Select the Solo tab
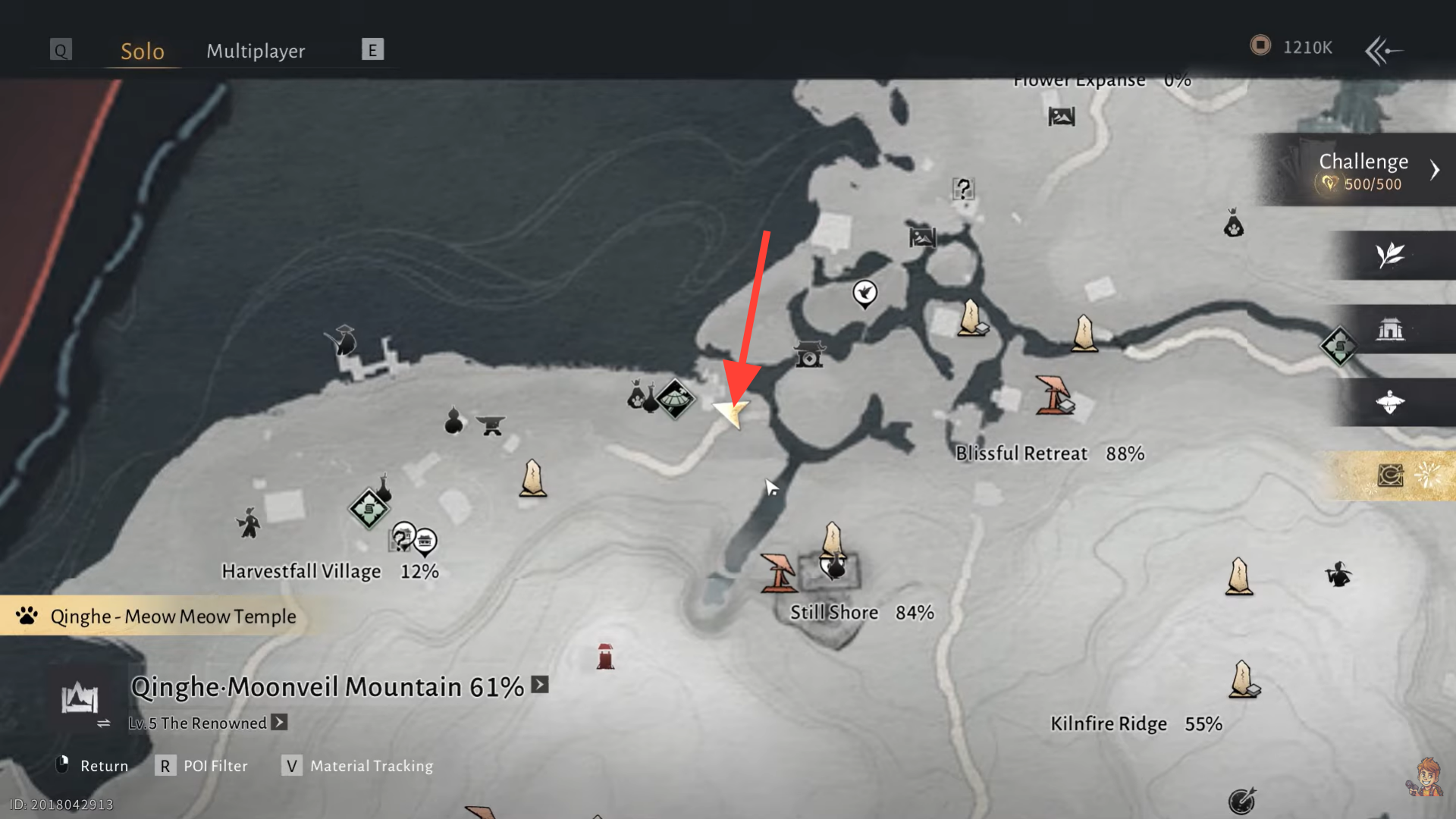 coord(143,51)
